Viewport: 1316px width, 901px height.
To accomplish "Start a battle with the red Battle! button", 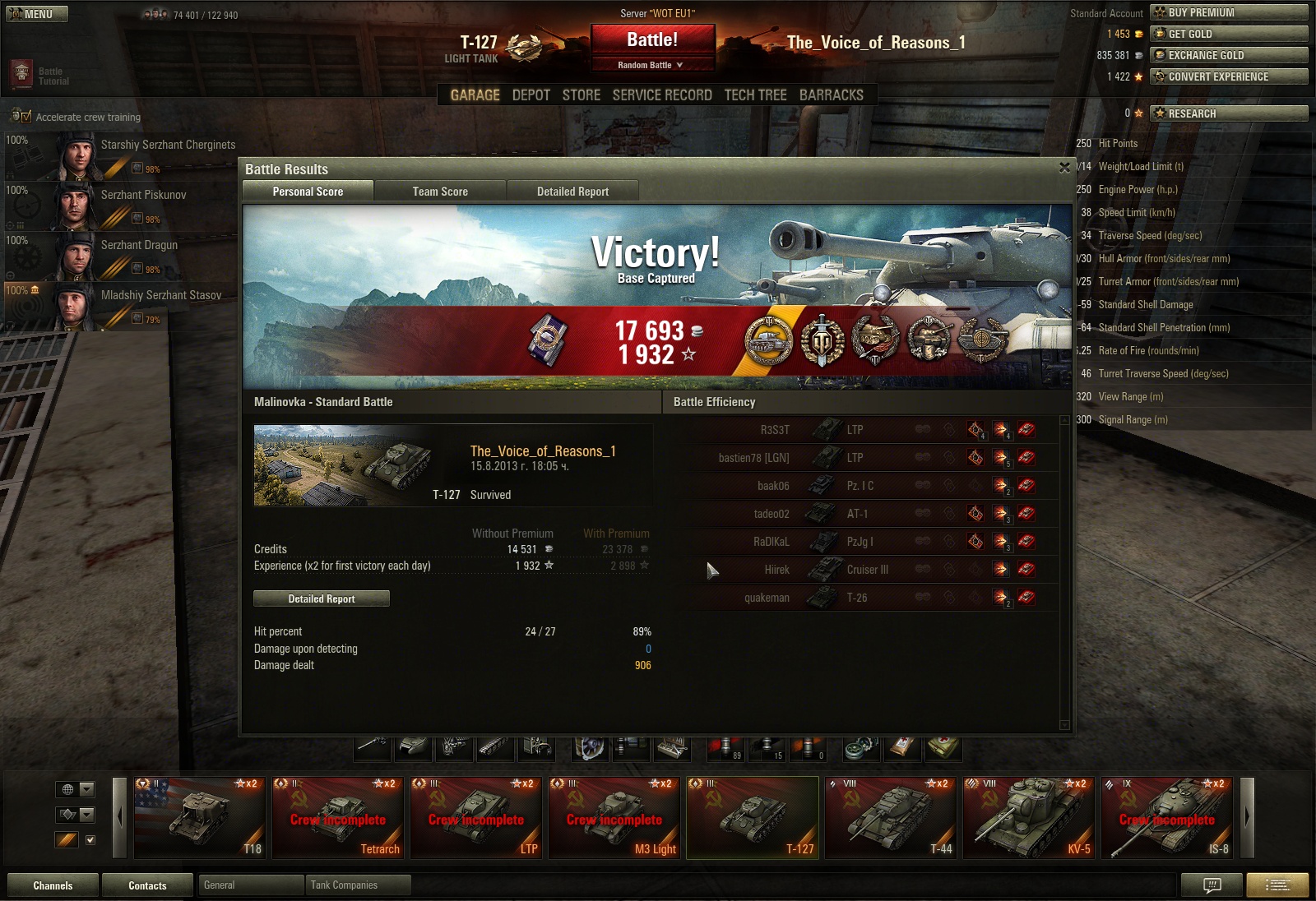I will coord(652,39).
